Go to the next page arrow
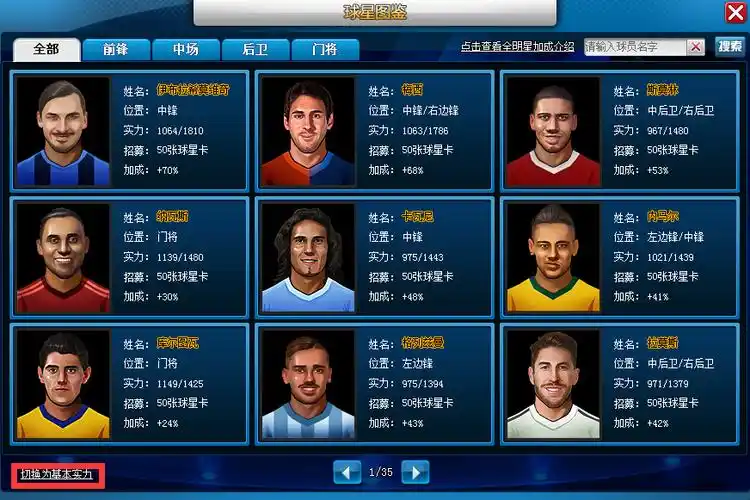This screenshot has height=500, width=750. click(415, 472)
